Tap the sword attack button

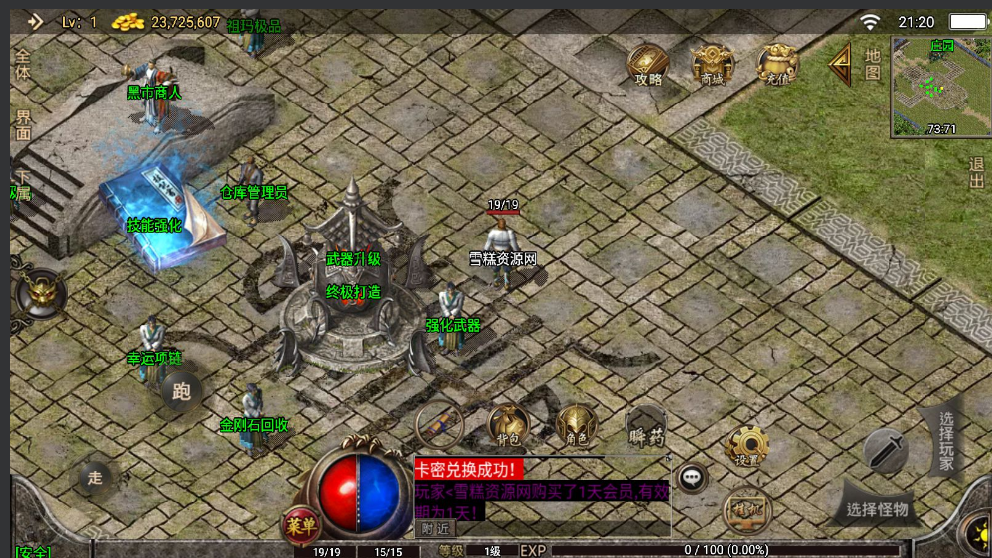(x=885, y=450)
